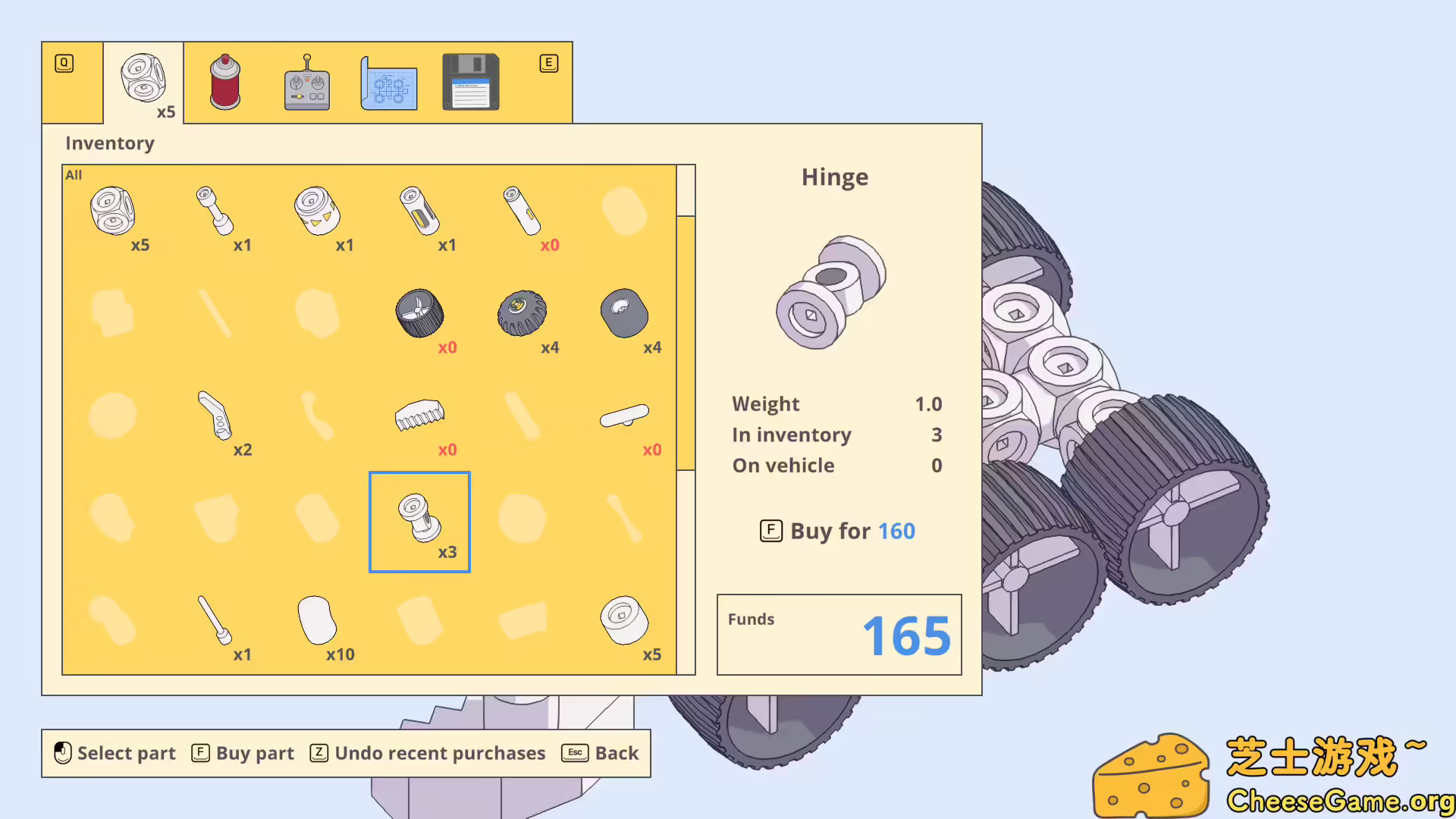
Task: Open the blueprint tab
Action: point(389,82)
